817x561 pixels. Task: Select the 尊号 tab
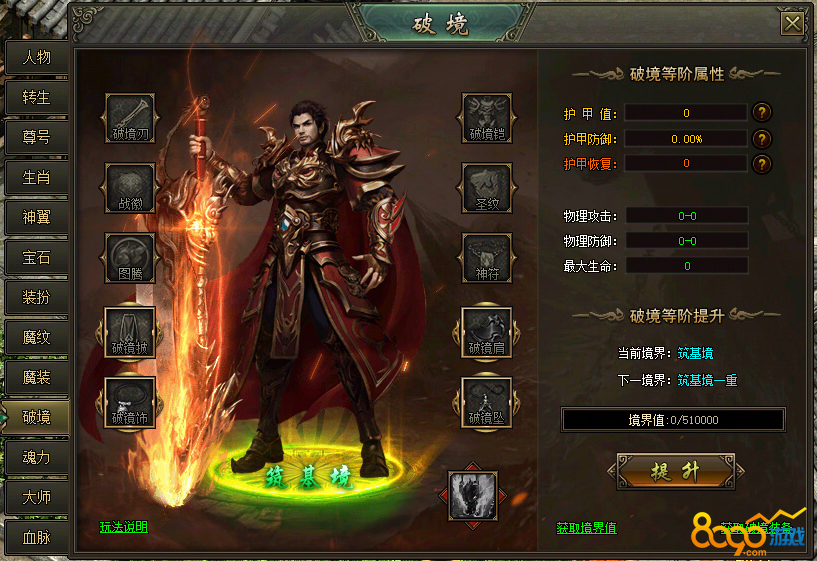[x=36, y=138]
